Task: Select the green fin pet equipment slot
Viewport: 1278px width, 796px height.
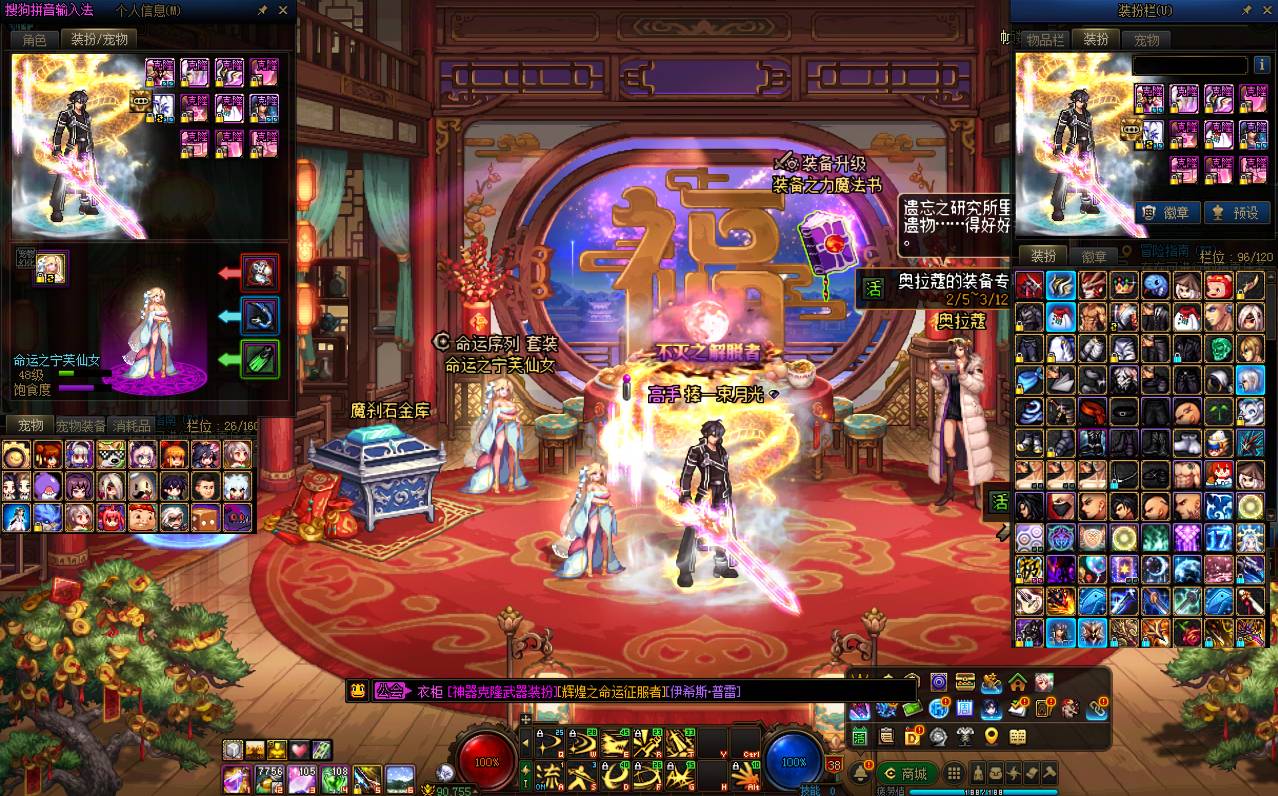Action: [x=260, y=358]
